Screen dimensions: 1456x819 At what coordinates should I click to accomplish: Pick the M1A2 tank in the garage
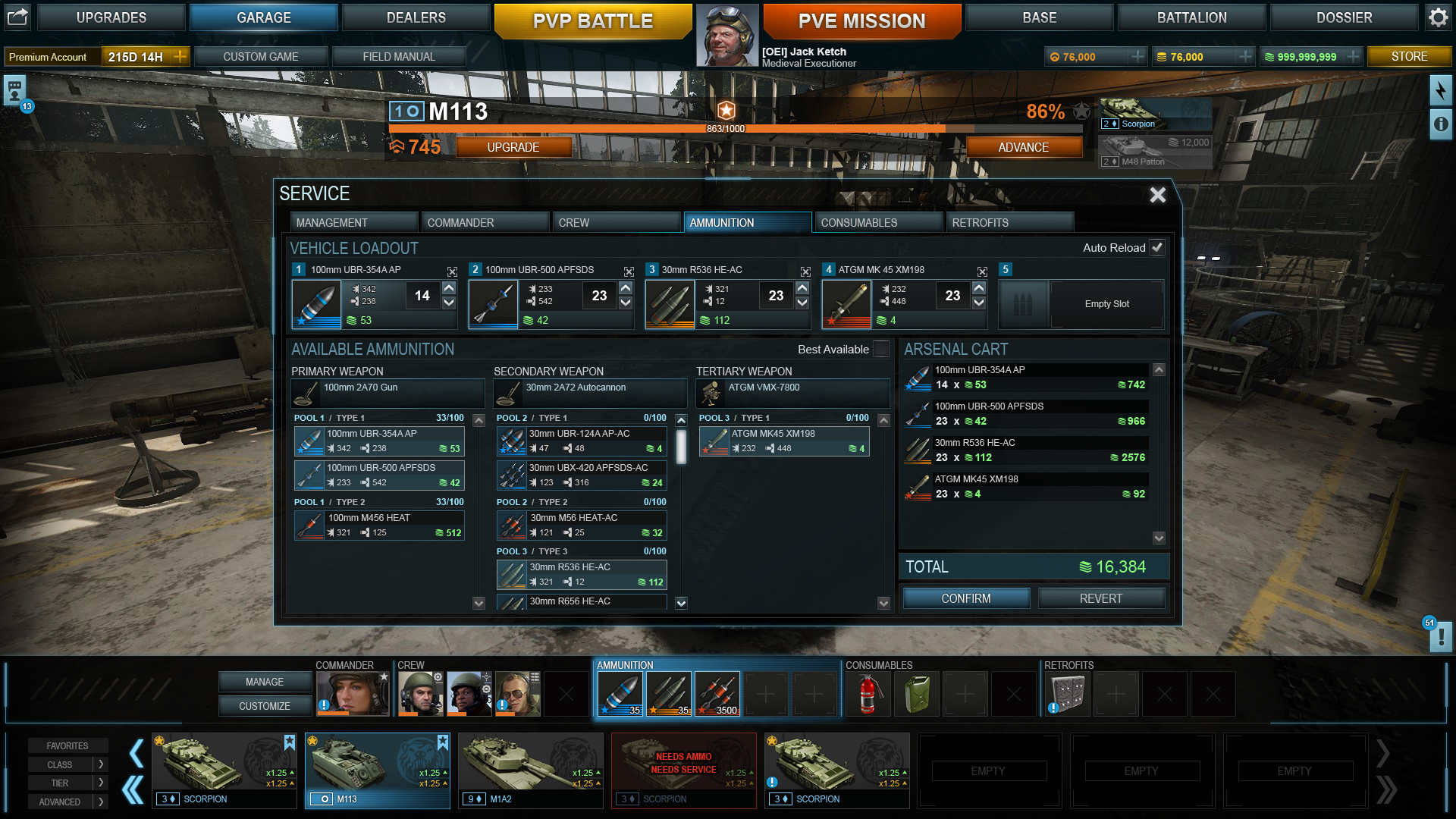pyautogui.click(x=530, y=770)
